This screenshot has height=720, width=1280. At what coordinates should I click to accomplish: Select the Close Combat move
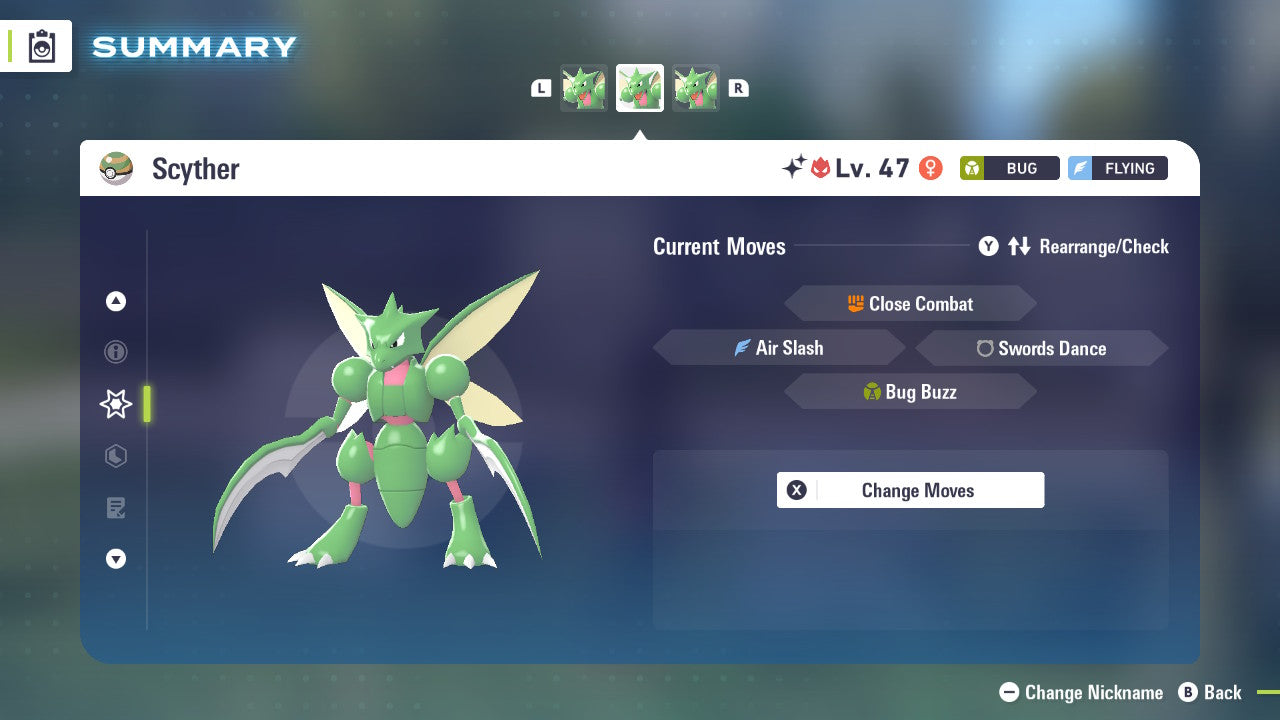(x=910, y=304)
